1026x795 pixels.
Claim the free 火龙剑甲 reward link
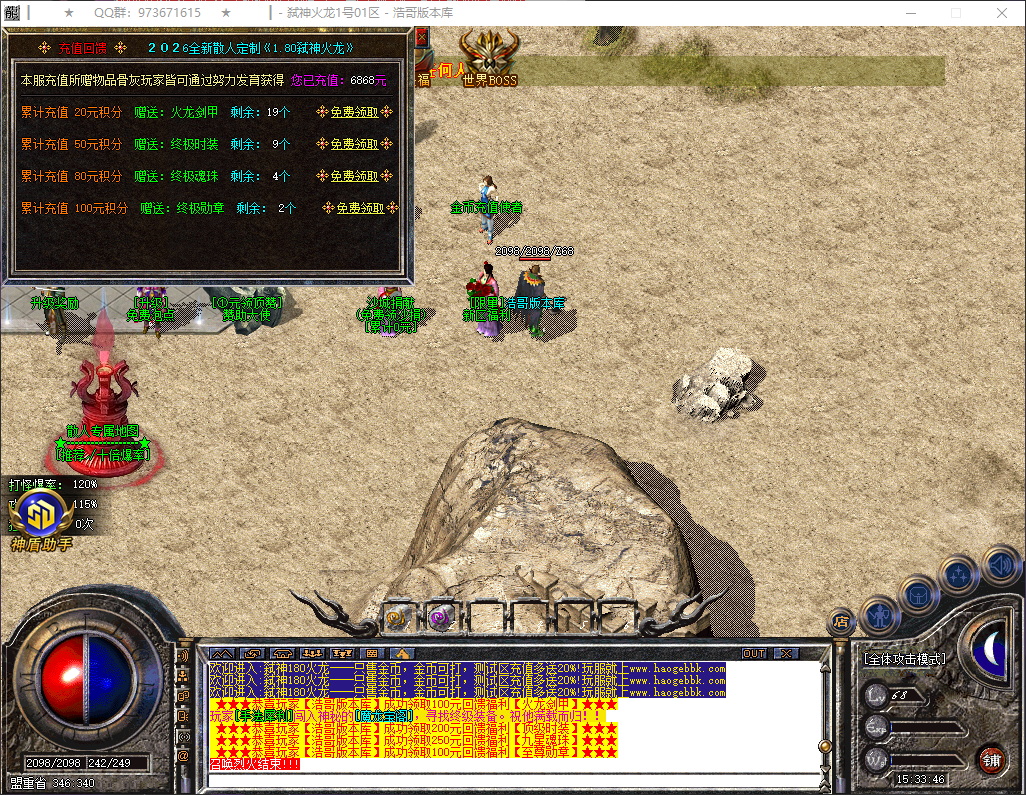tap(354, 112)
